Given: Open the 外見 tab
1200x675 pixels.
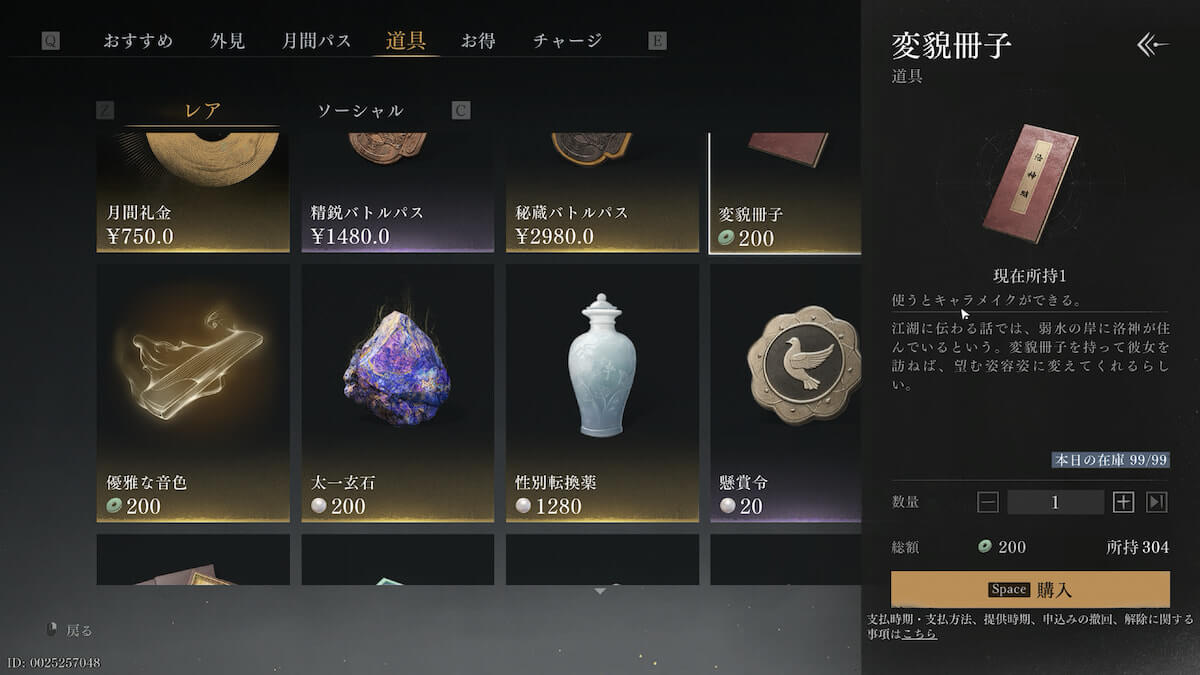Looking at the screenshot, I should pyautogui.click(x=227, y=41).
